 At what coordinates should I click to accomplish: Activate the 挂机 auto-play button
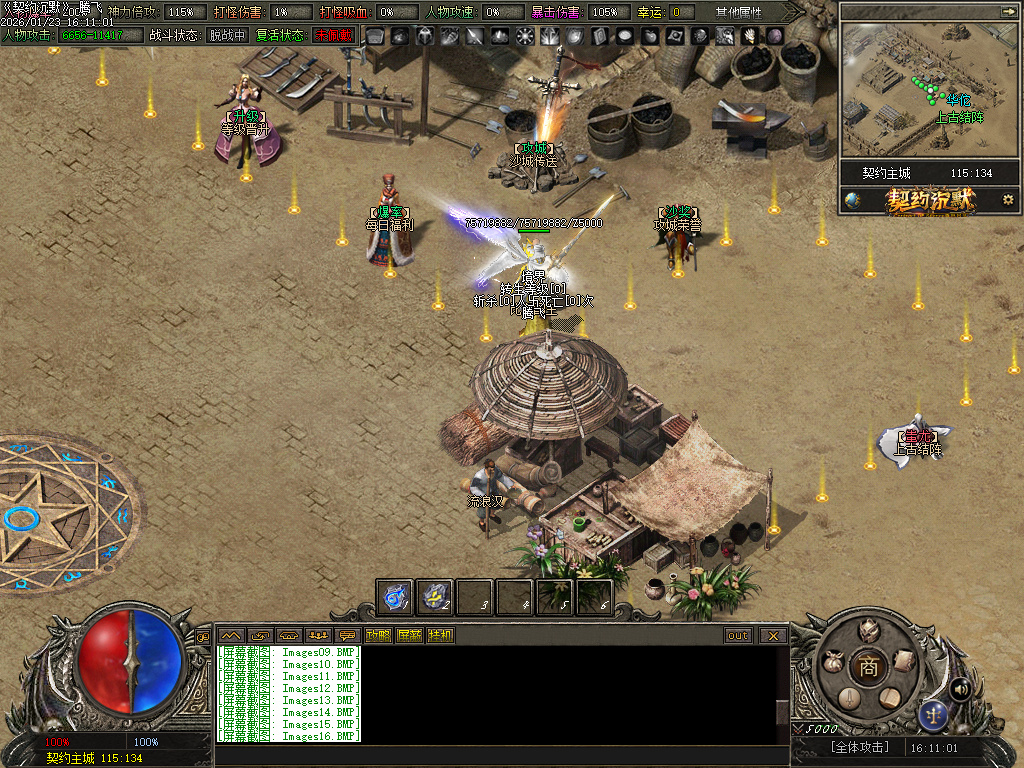pos(440,635)
